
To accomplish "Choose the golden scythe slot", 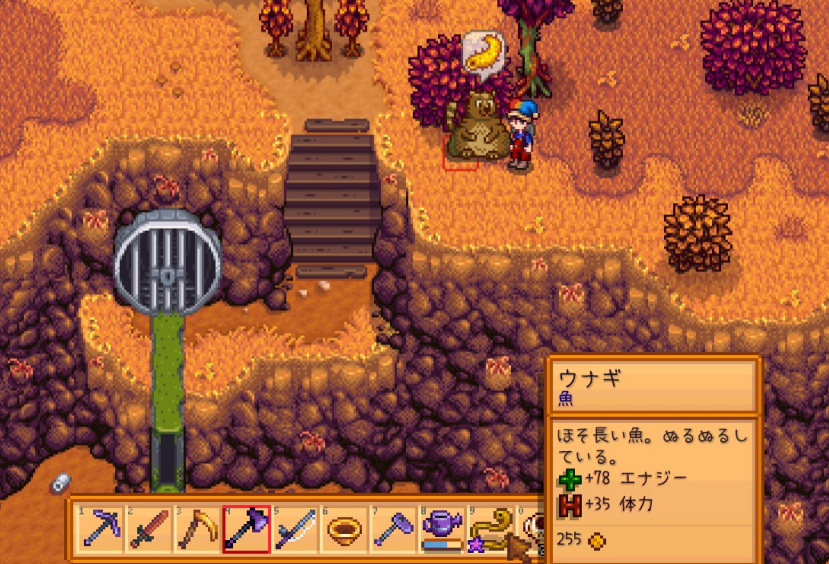I will tap(197, 528).
